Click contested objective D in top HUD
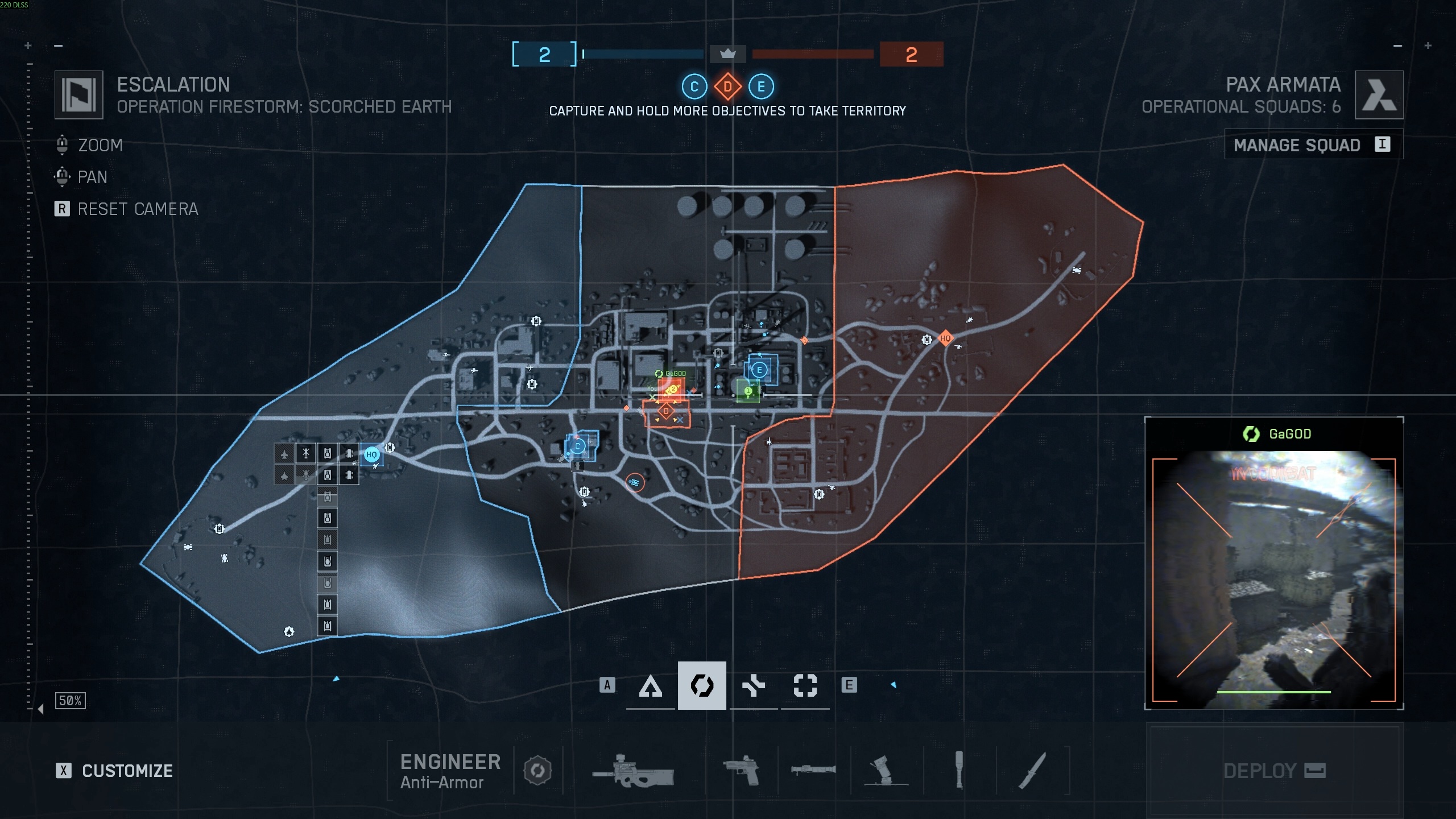 [x=728, y=87]
